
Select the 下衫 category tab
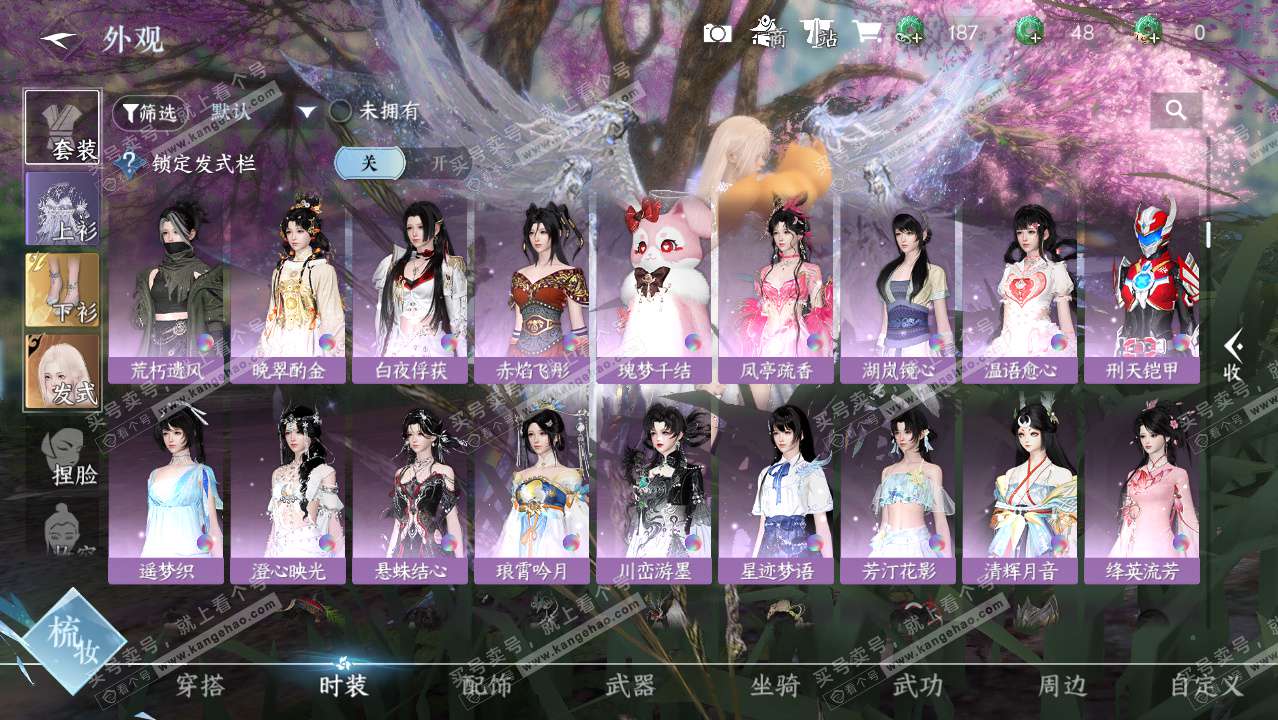click(63, 289)
